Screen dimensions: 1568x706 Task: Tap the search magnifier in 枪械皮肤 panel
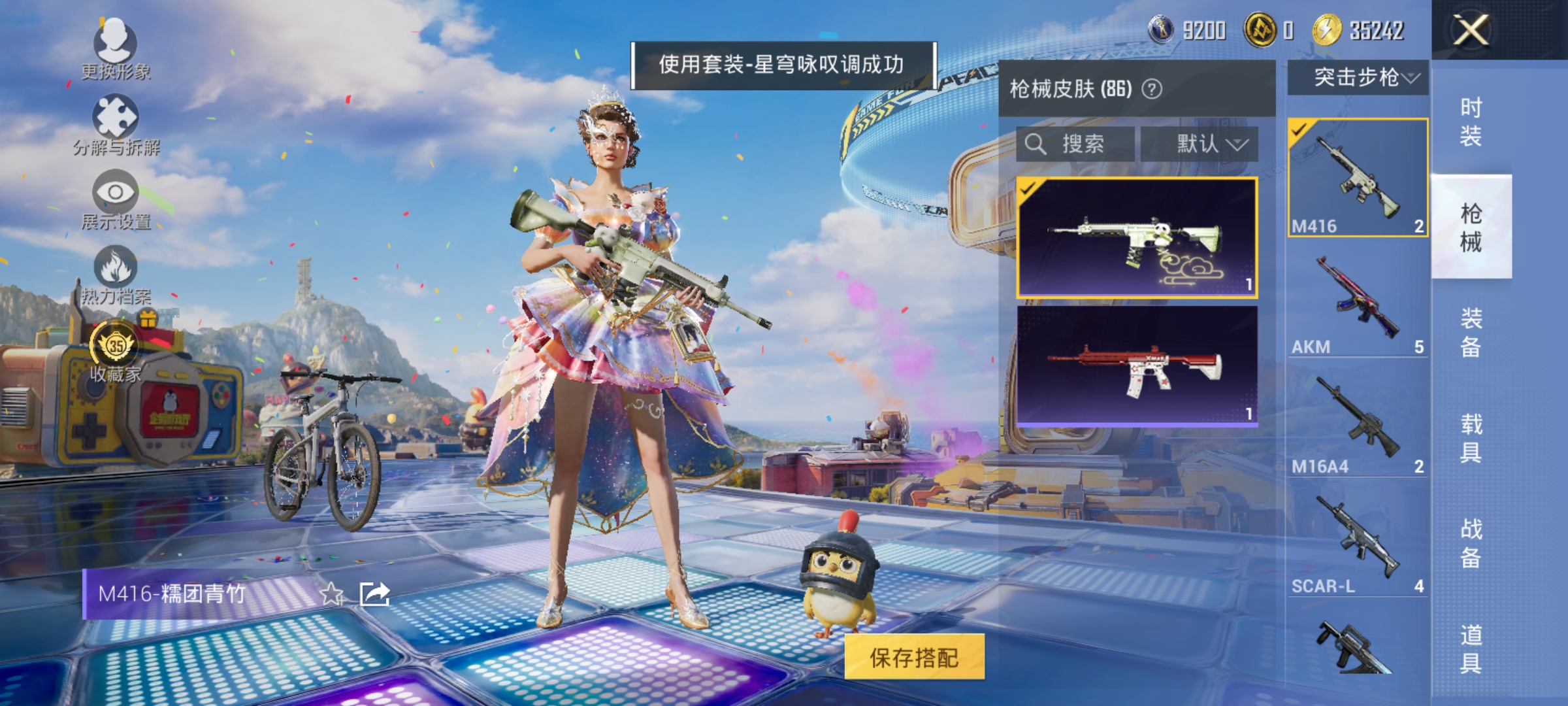click(x=1036, y=145)
